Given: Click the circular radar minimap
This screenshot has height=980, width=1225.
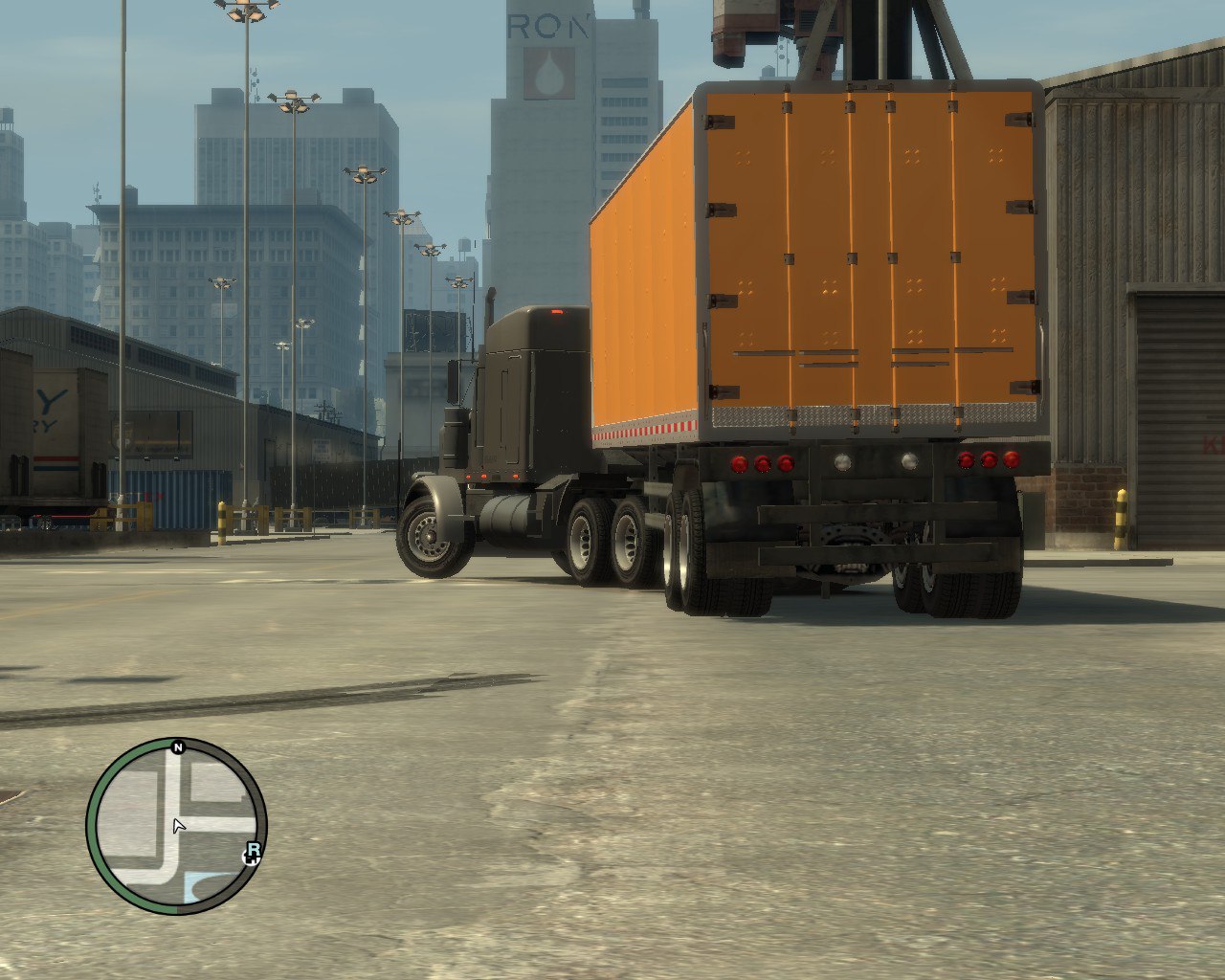Looking at the screenshot, I should (176, 827).
